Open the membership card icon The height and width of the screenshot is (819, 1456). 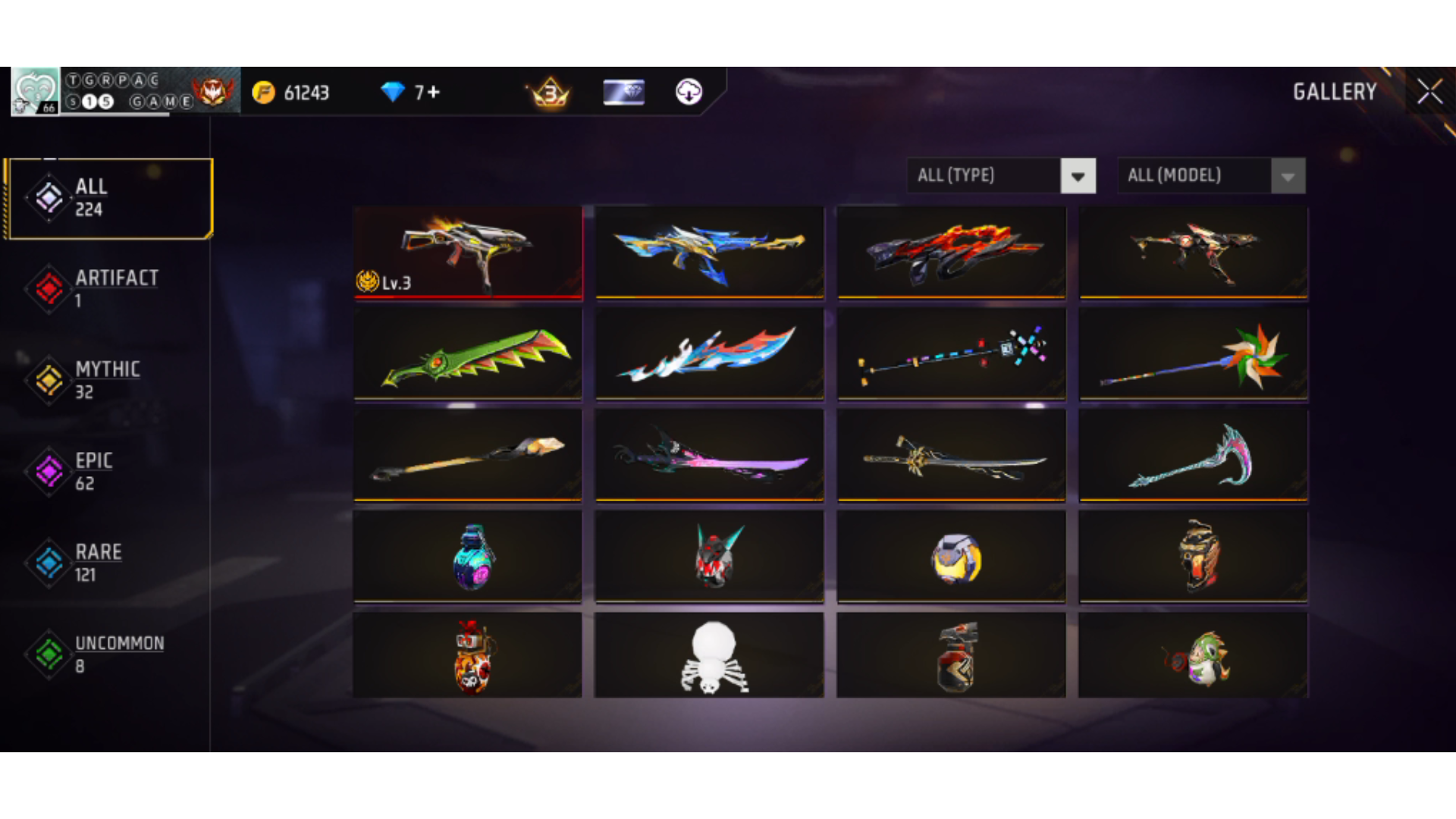[623, 92]
